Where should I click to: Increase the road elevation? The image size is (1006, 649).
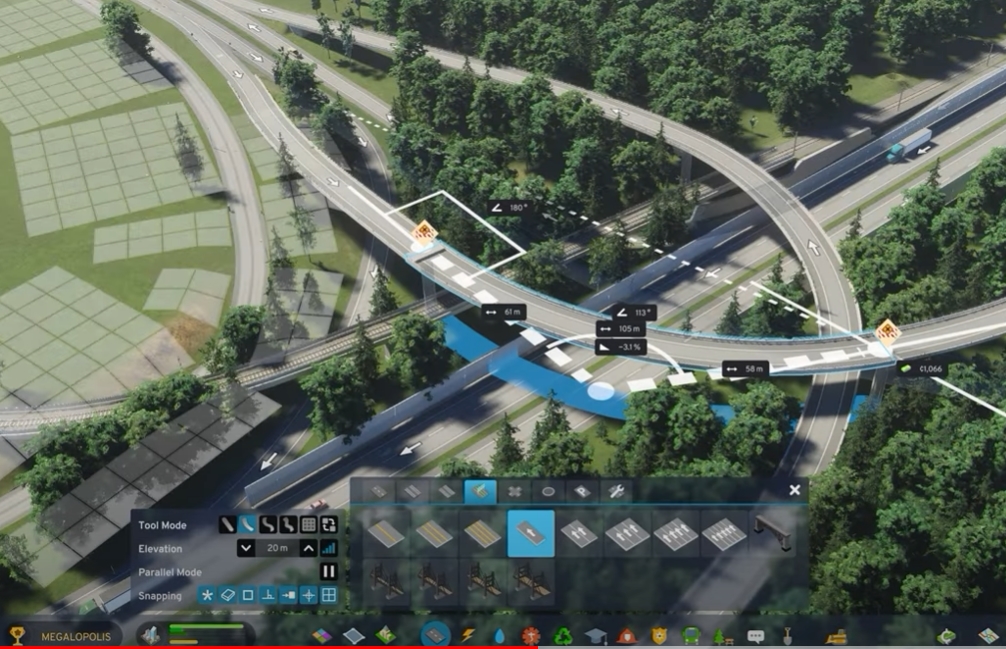(x=309, y=548)
